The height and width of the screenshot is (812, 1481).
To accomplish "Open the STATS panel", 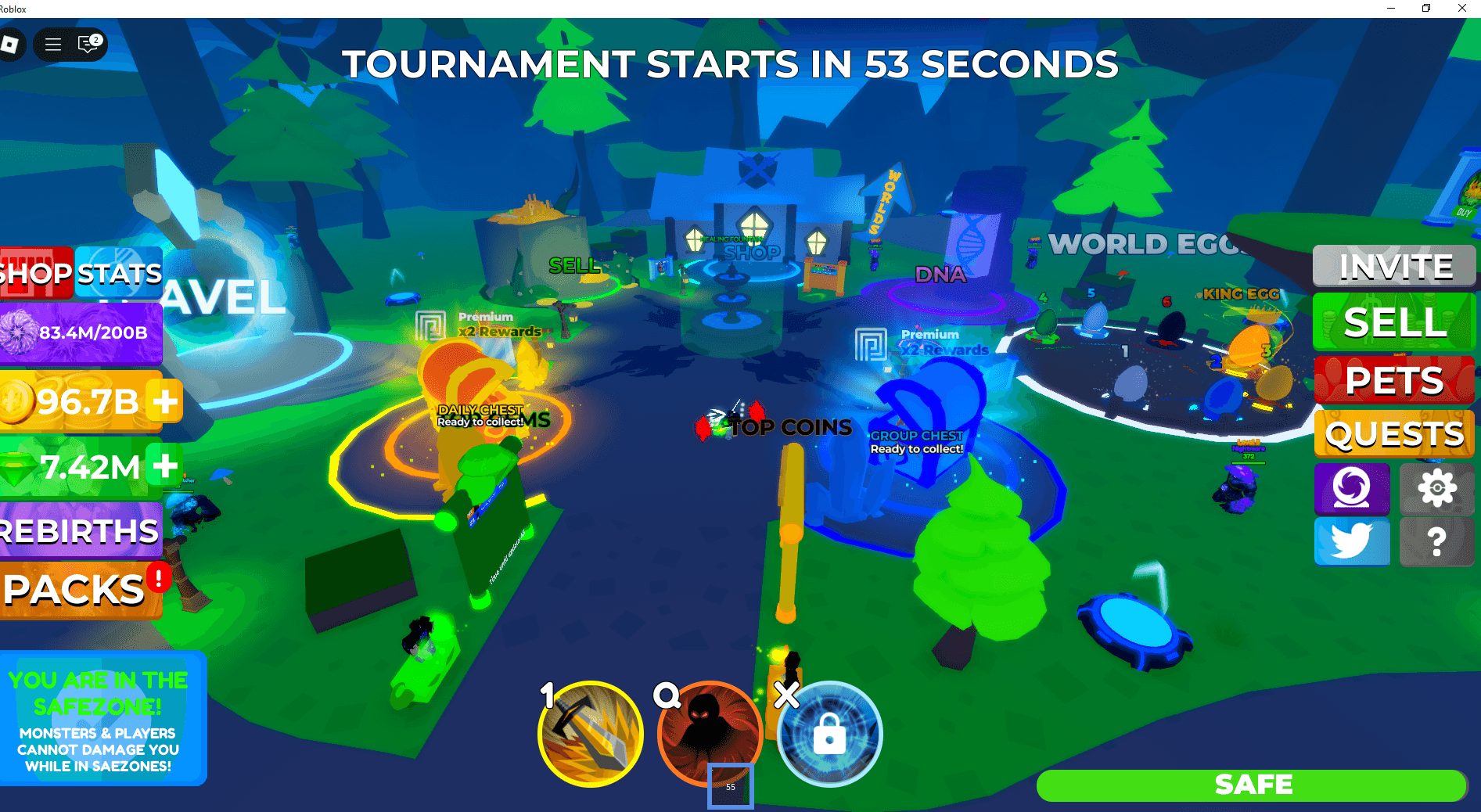I will tap(119, 273).
